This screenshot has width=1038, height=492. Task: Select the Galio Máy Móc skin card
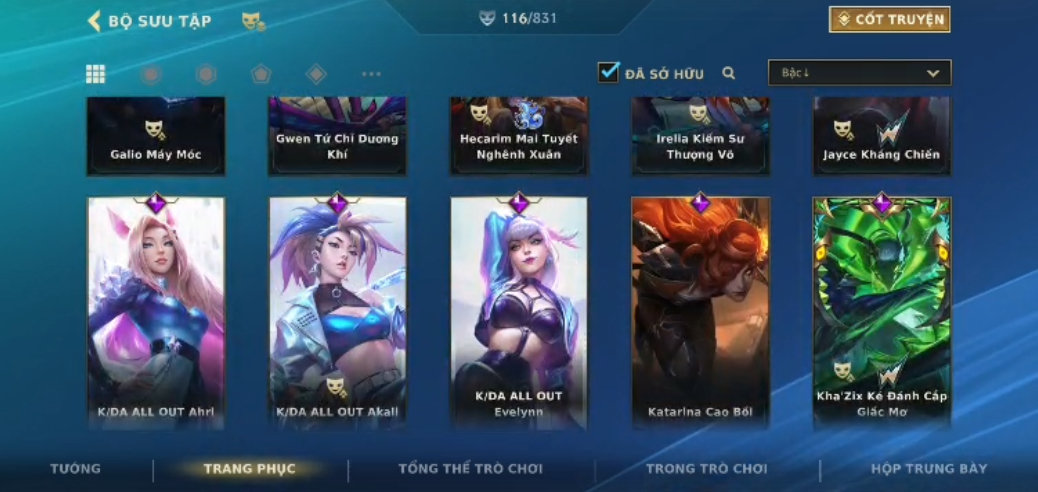coord(156,137)
